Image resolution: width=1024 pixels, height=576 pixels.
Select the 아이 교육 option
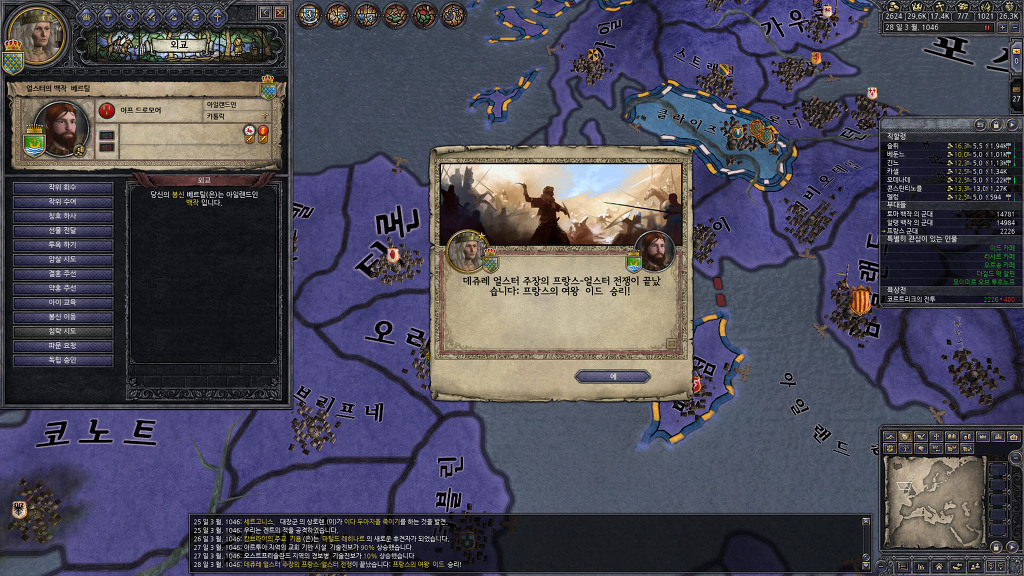(x=63, y=302)
